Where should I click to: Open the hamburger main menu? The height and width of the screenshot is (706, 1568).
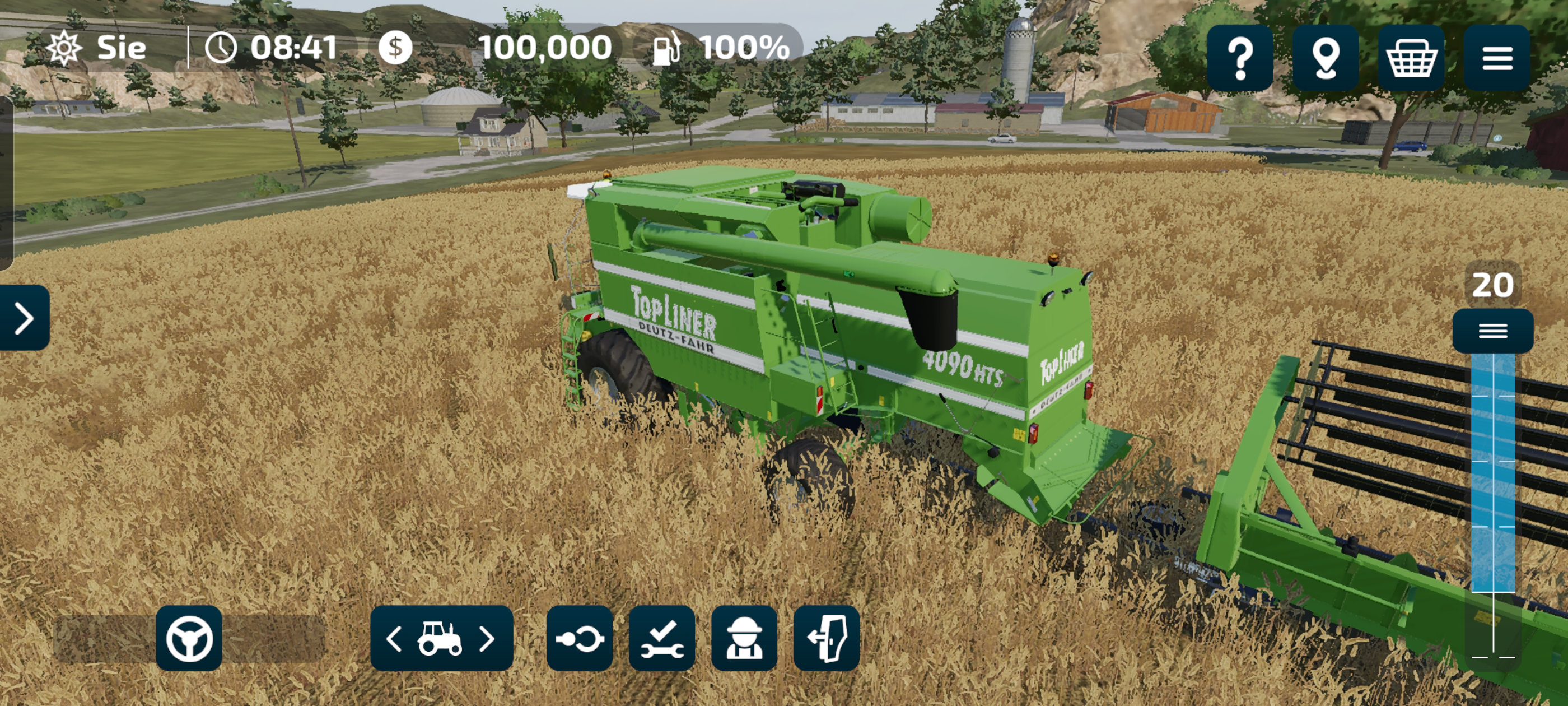pyautogui.click(x=1497, y=58)
